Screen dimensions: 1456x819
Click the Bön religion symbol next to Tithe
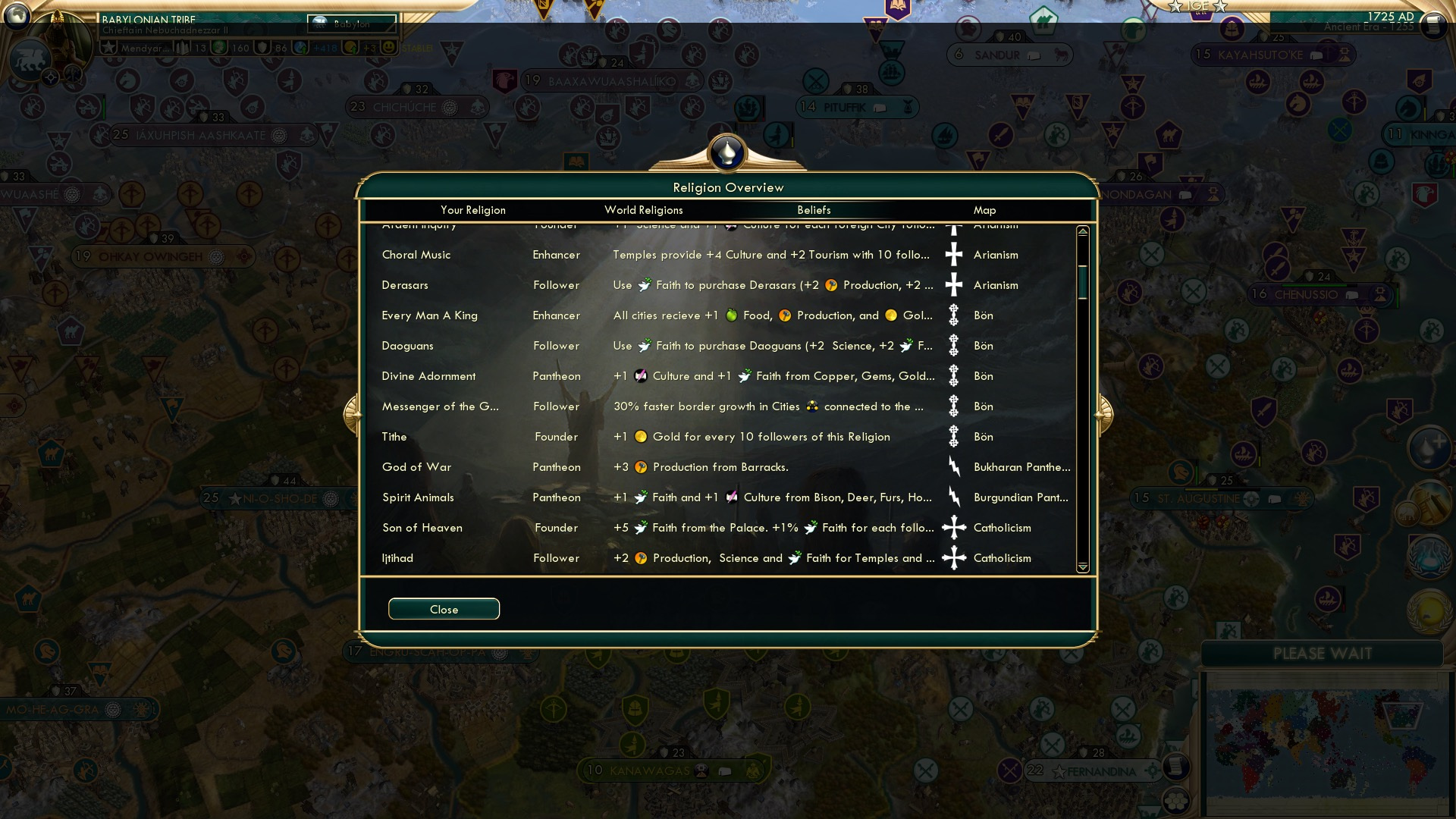coord(953,436)
